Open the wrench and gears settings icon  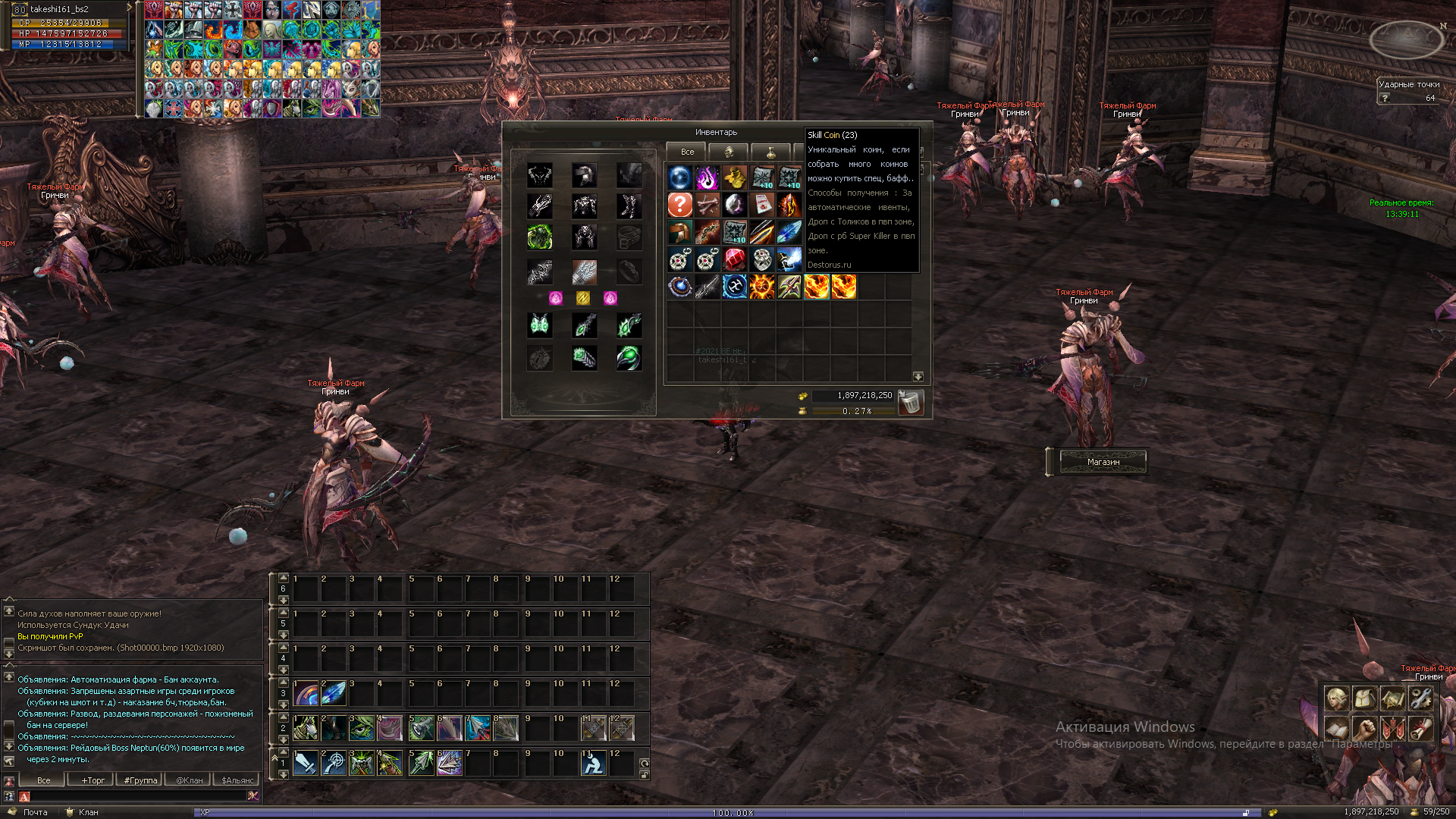pyautogui.click(x=1420, y=698)
